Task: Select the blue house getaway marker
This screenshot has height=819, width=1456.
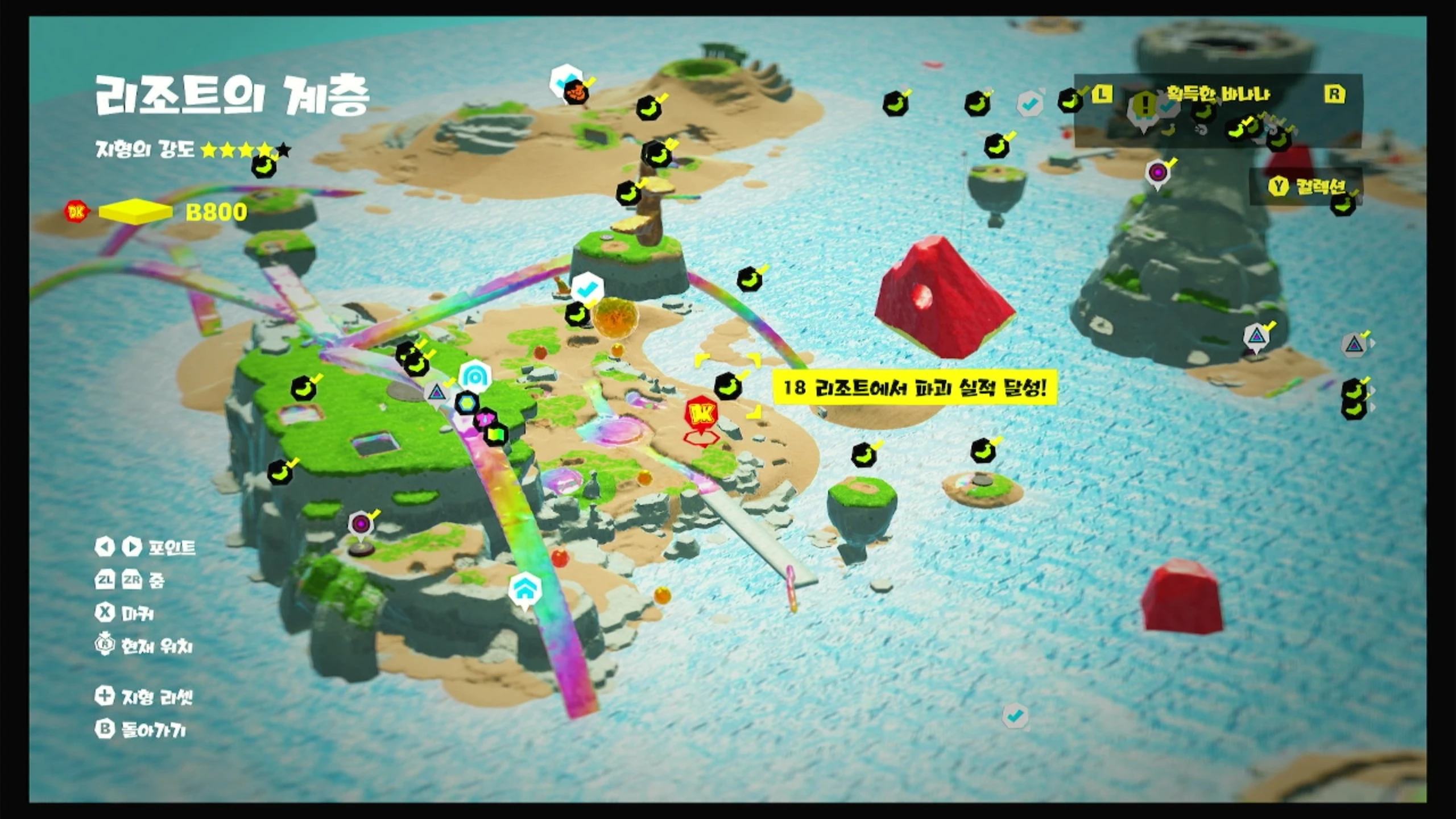Action: pyautogui.click(x=524, y=588)
